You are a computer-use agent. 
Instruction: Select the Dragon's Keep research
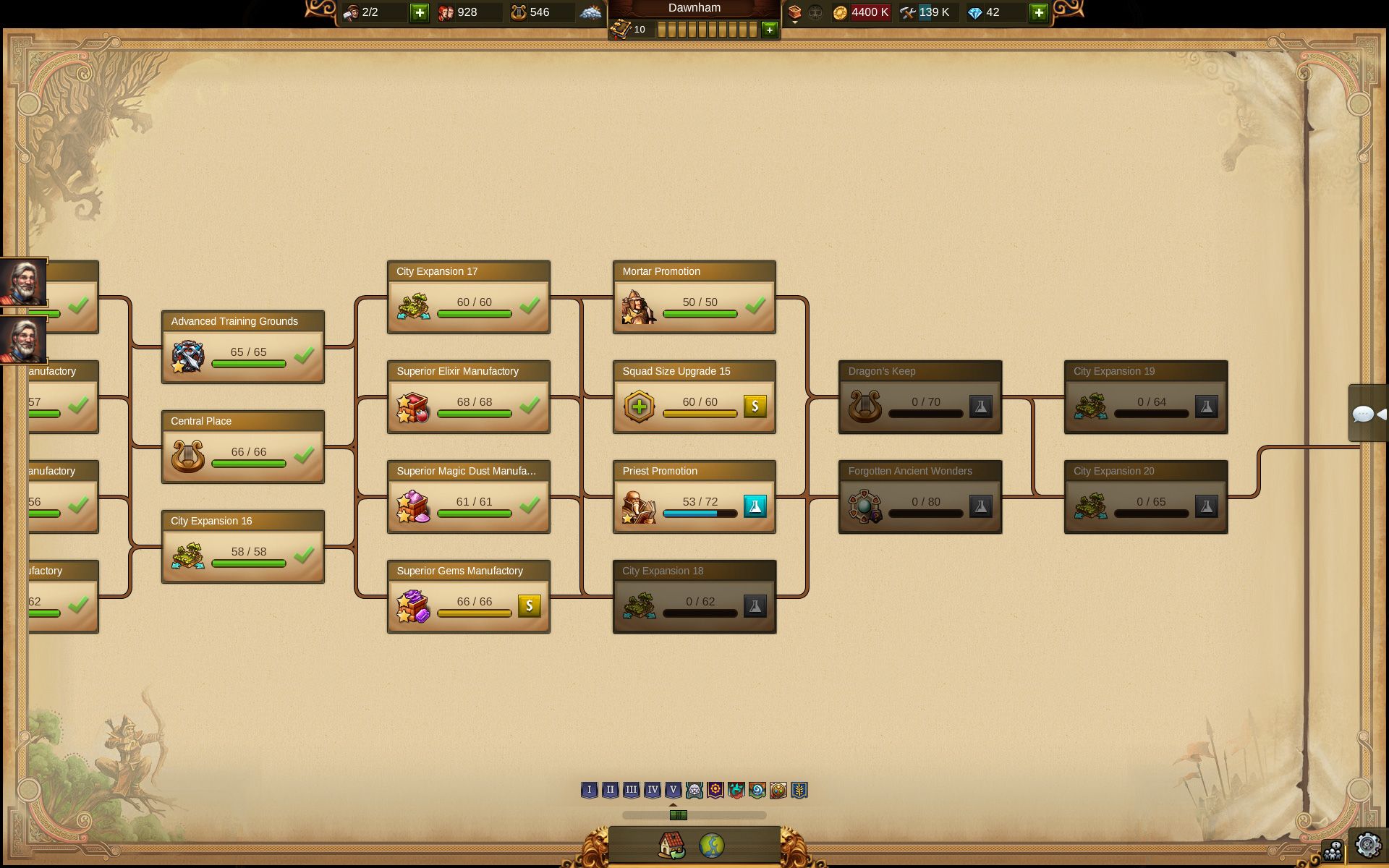point(919,397)
